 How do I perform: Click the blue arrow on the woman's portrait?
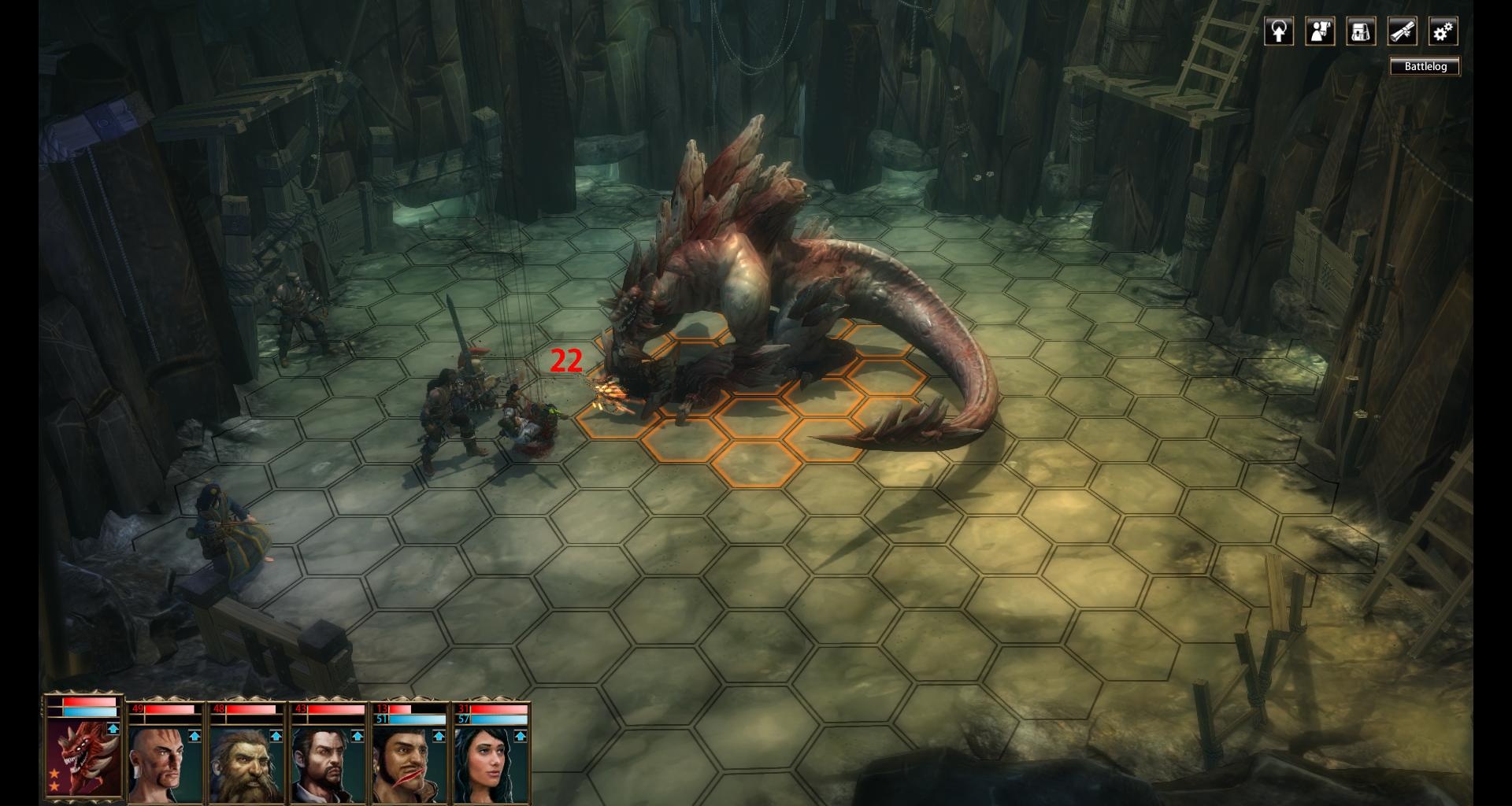[520, 737]
